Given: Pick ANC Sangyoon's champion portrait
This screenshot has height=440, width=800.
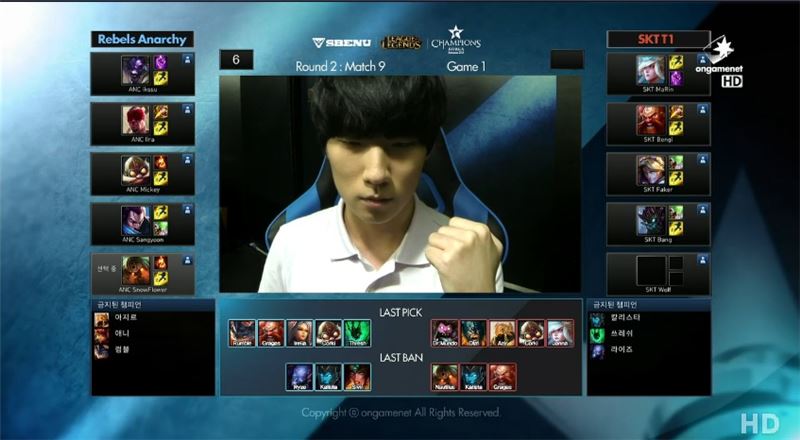Looking at the screenshot, I should pyautogui.click(x=133, y=220).
